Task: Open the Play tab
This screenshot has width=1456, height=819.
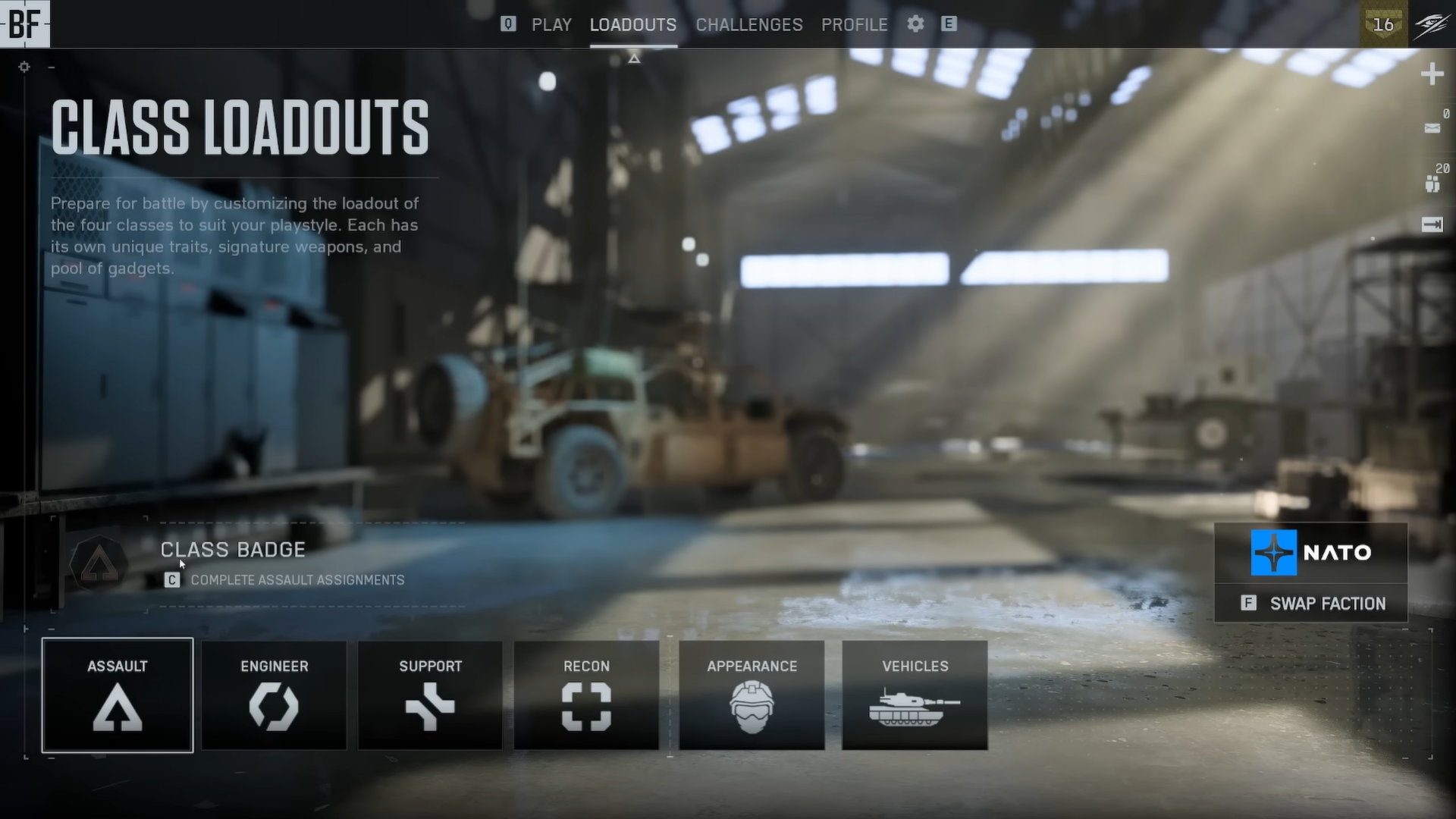Action: tap(551, 25)
